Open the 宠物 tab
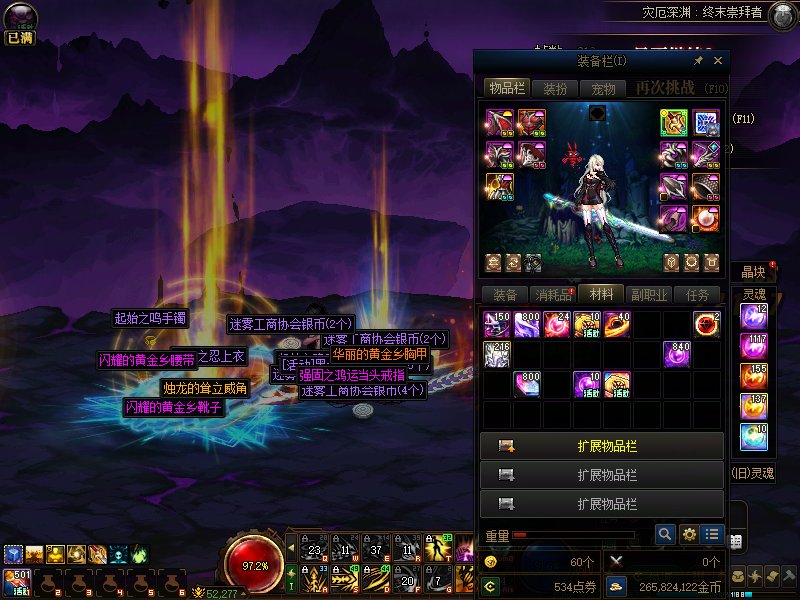800x600 pixels. (604, 88)
